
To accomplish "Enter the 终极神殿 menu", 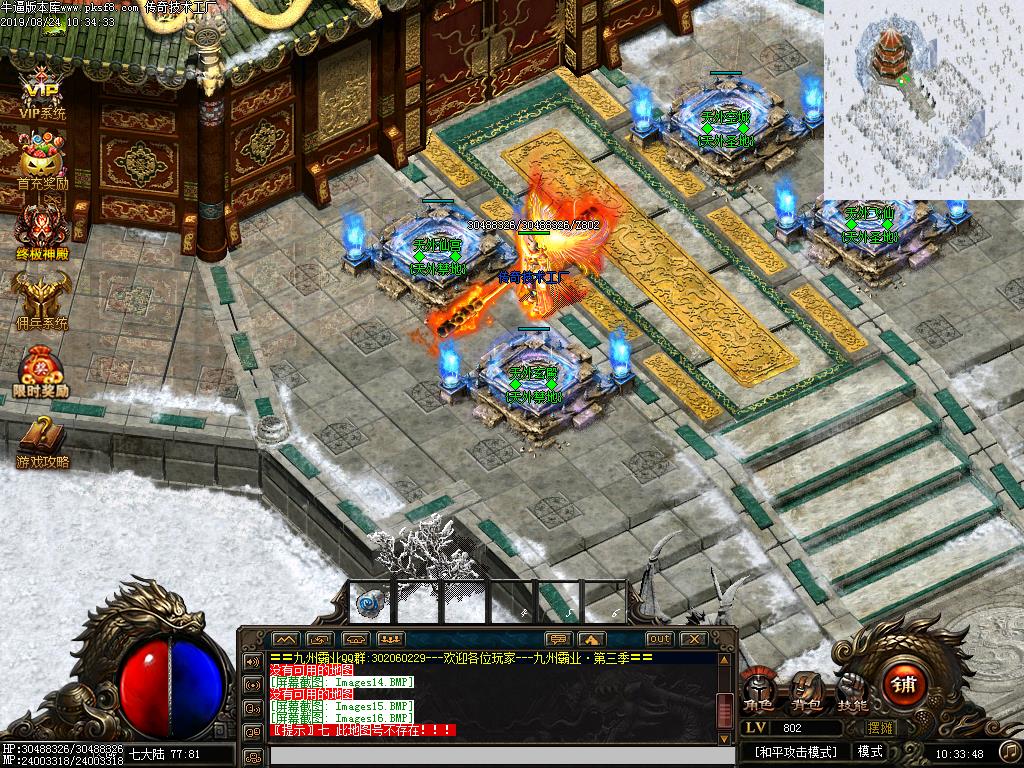I will 42,228.
